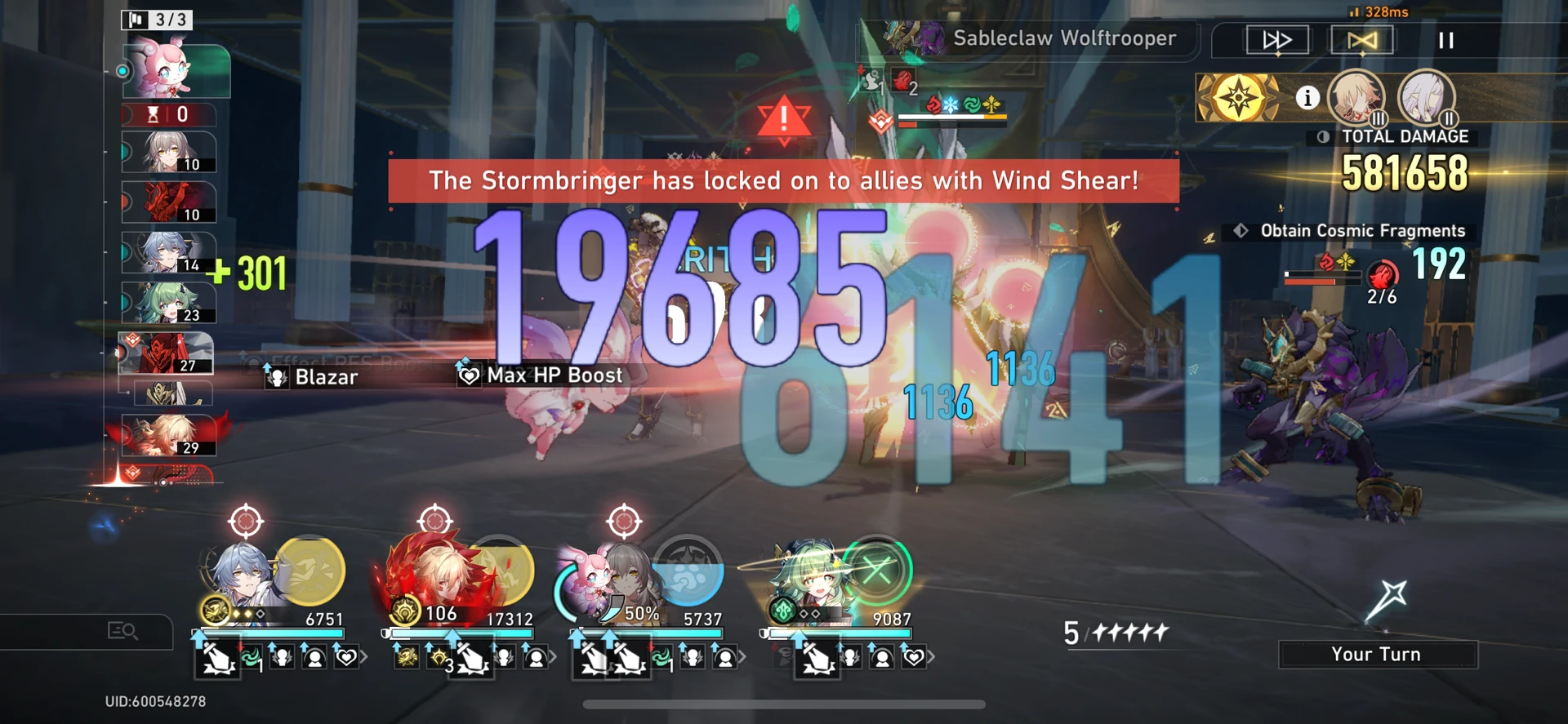
Task: Open the battle log magnifier icon bottom left
Action: pos(122,631)
